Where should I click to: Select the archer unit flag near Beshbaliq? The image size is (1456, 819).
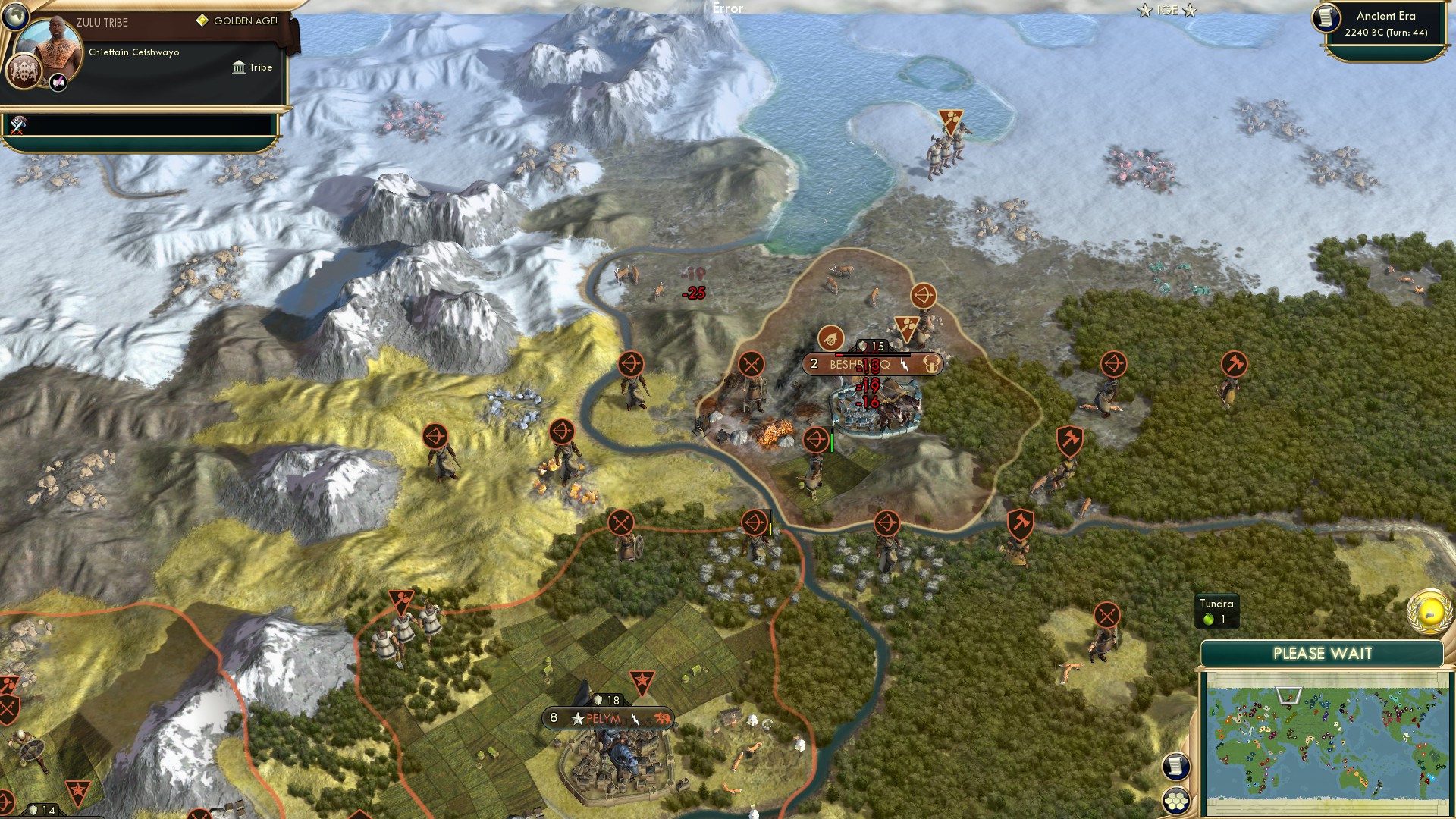pyautogui.click(x=815, y=441)
